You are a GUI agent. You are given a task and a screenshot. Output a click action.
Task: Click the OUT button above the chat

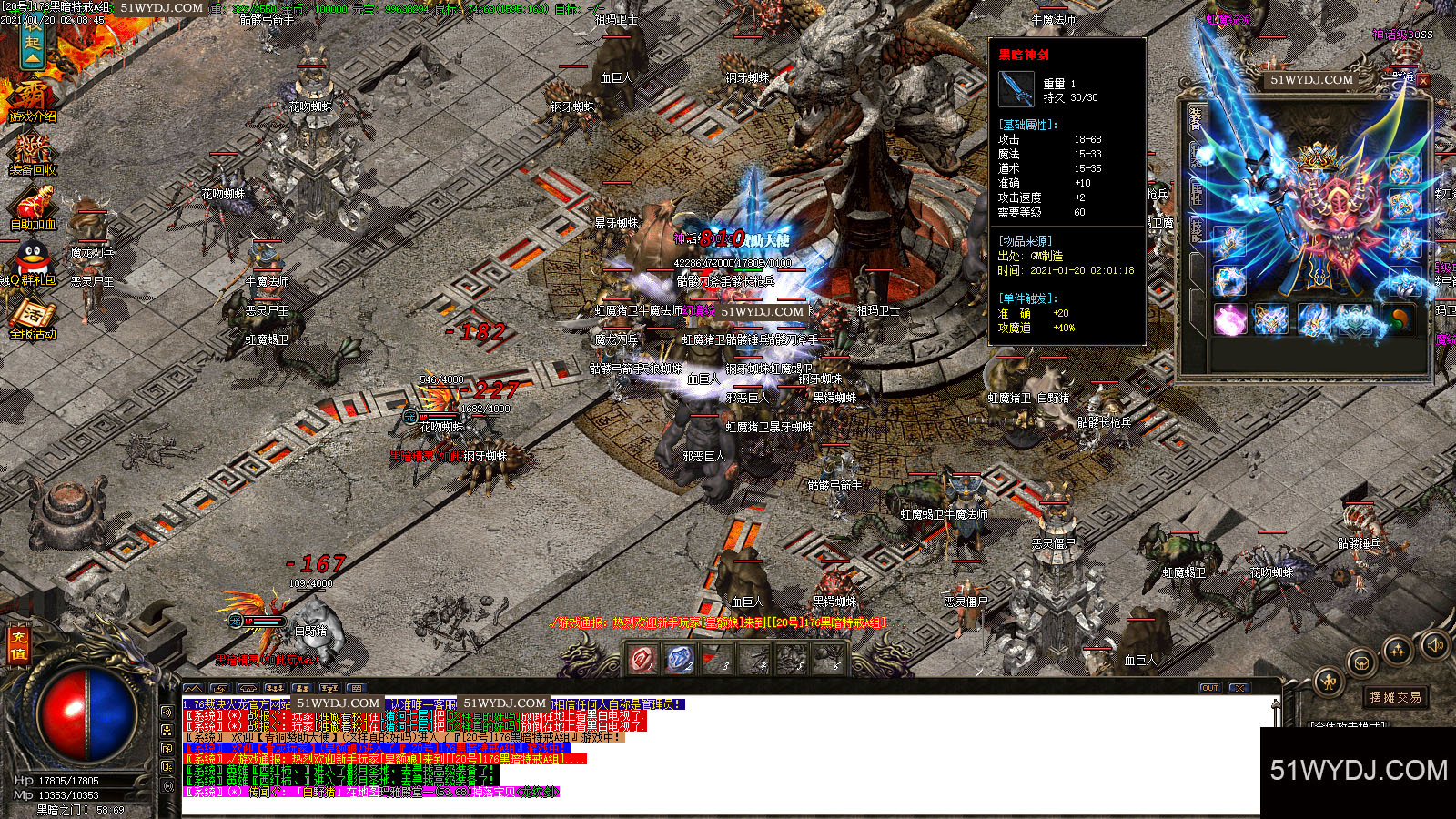[x=1209, y=688]
